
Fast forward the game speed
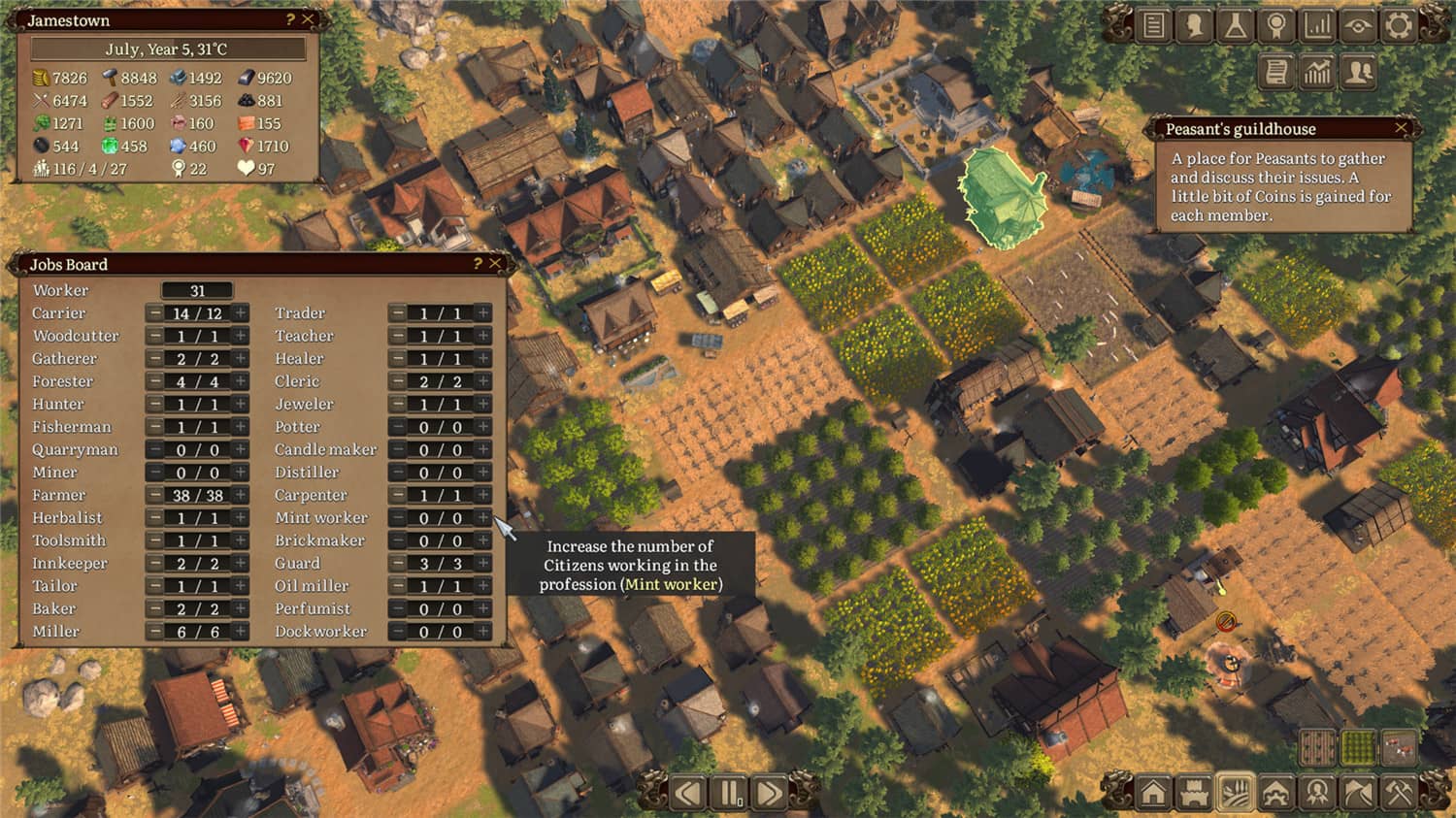point(771,793)
